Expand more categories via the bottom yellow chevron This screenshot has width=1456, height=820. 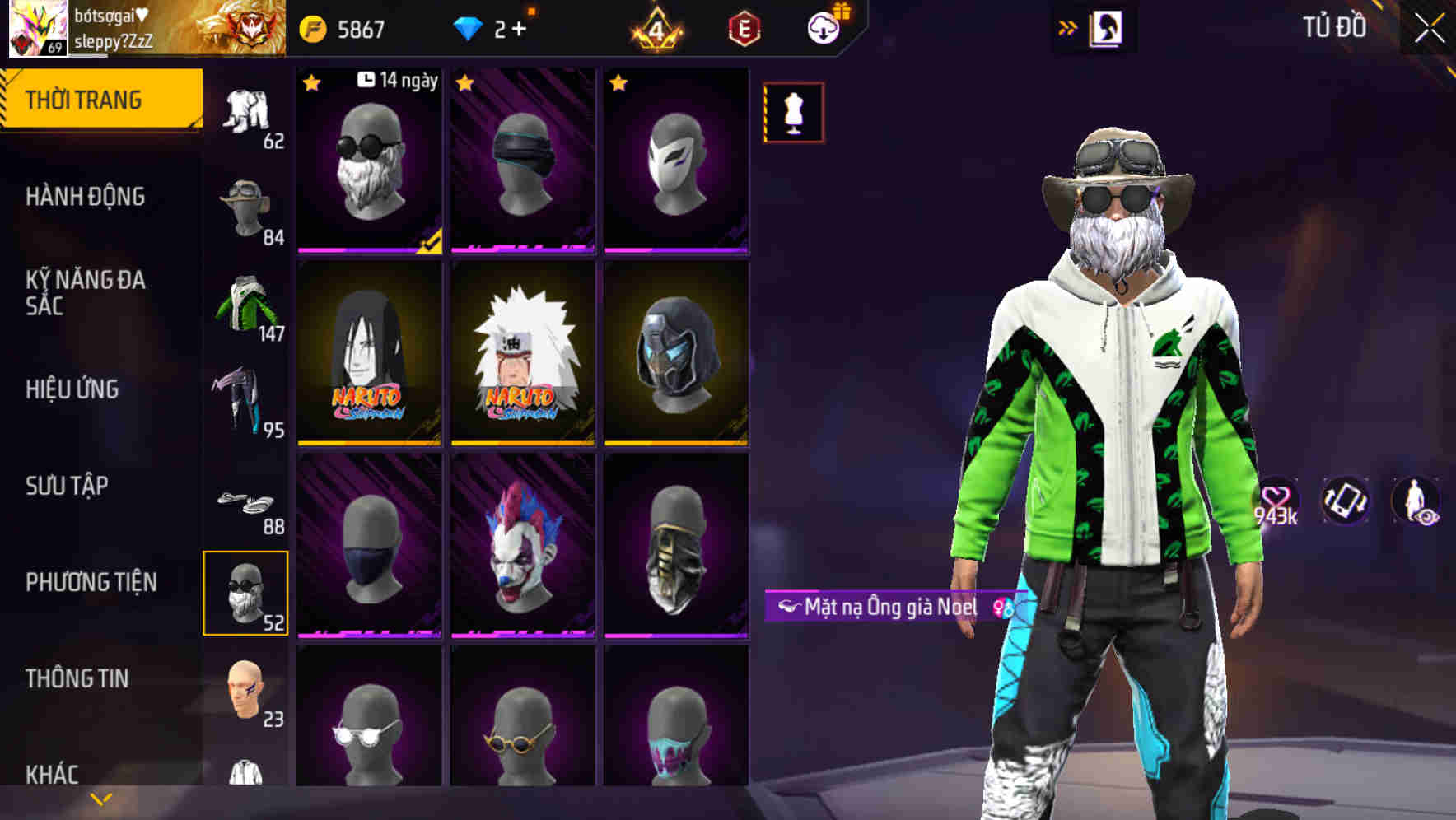point(100,800)
